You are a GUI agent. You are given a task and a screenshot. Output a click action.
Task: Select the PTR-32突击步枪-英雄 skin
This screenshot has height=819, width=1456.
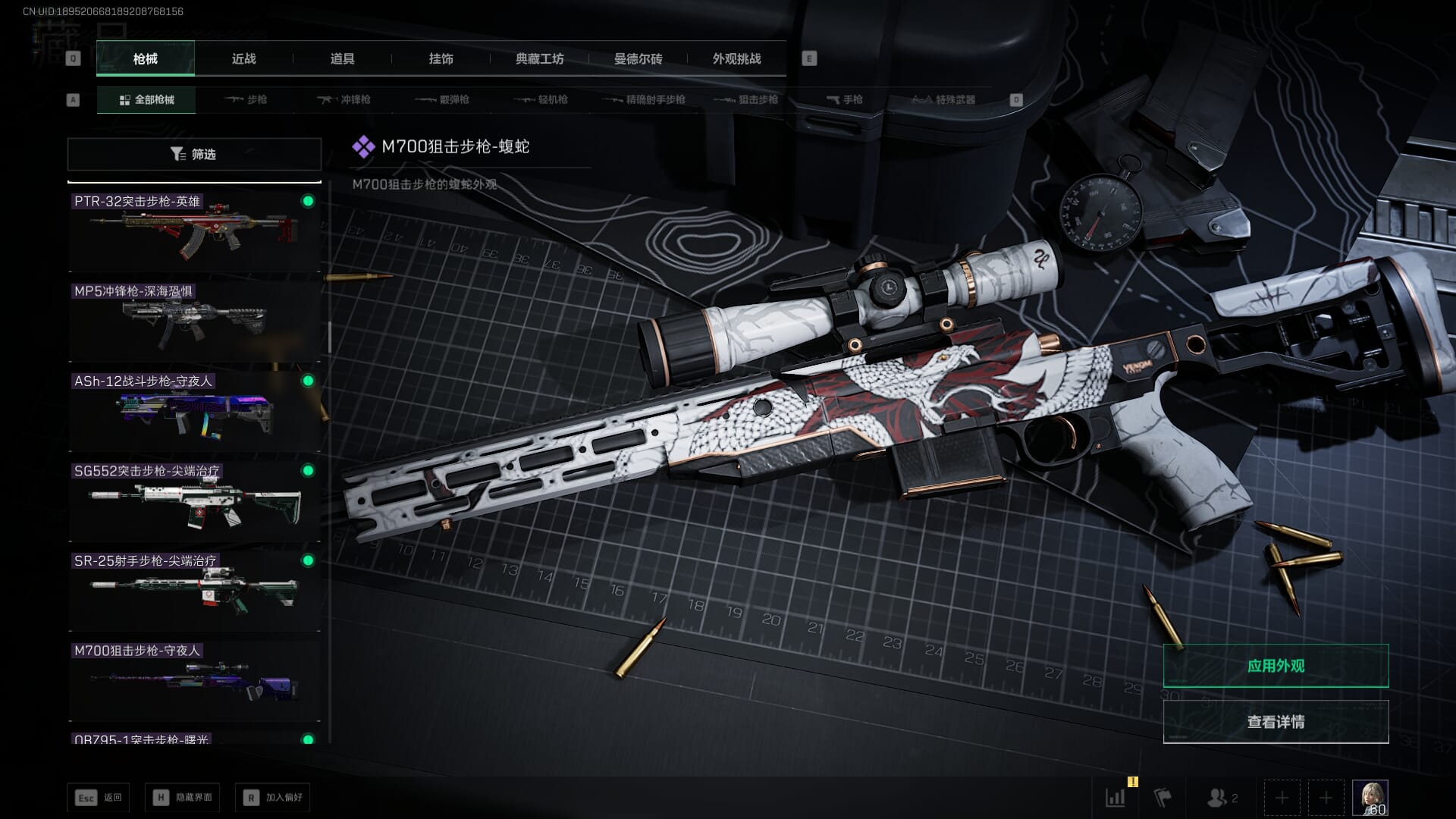click(194, 231)
